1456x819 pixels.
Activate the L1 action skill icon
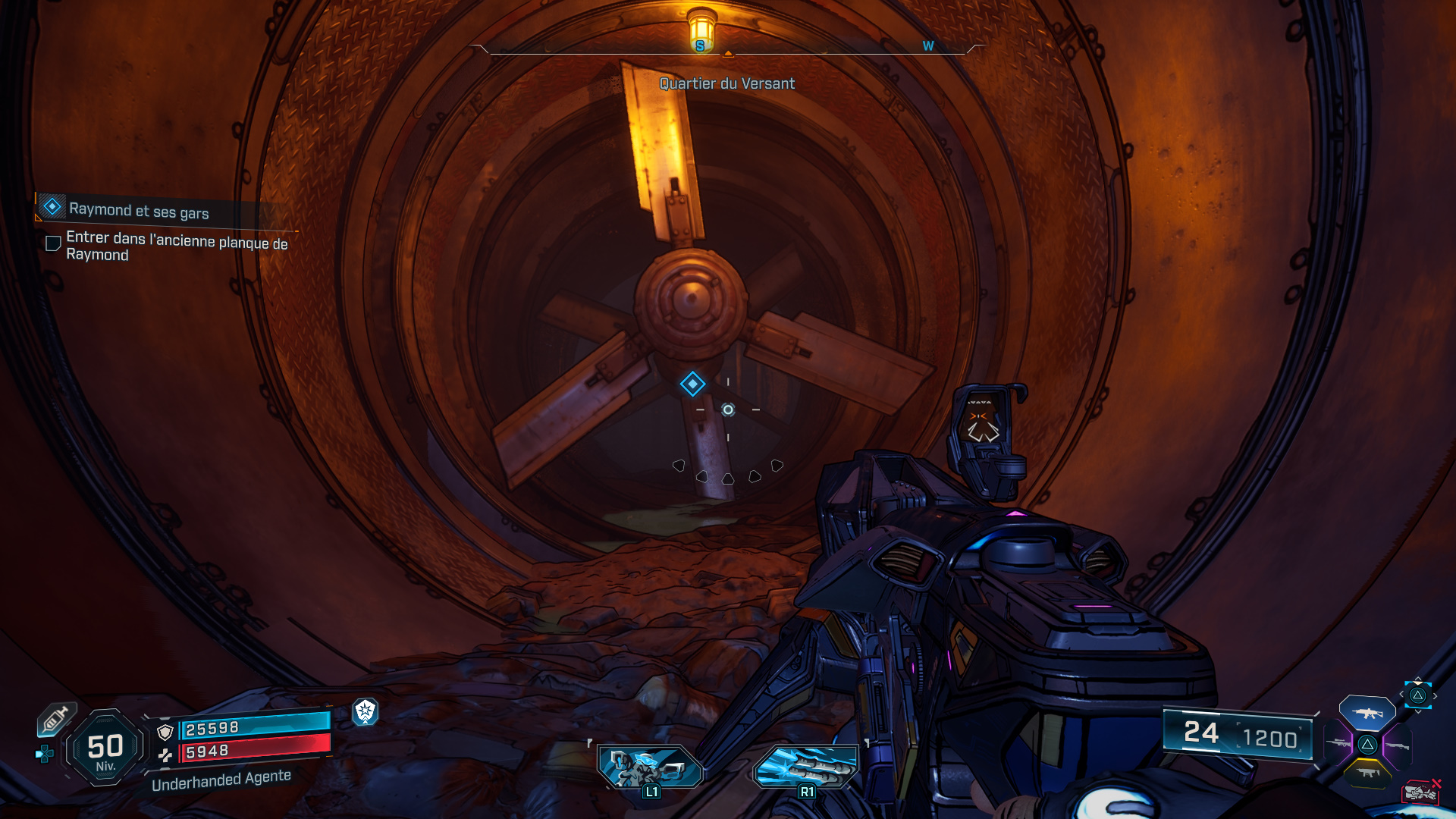[x=653, y=765]
